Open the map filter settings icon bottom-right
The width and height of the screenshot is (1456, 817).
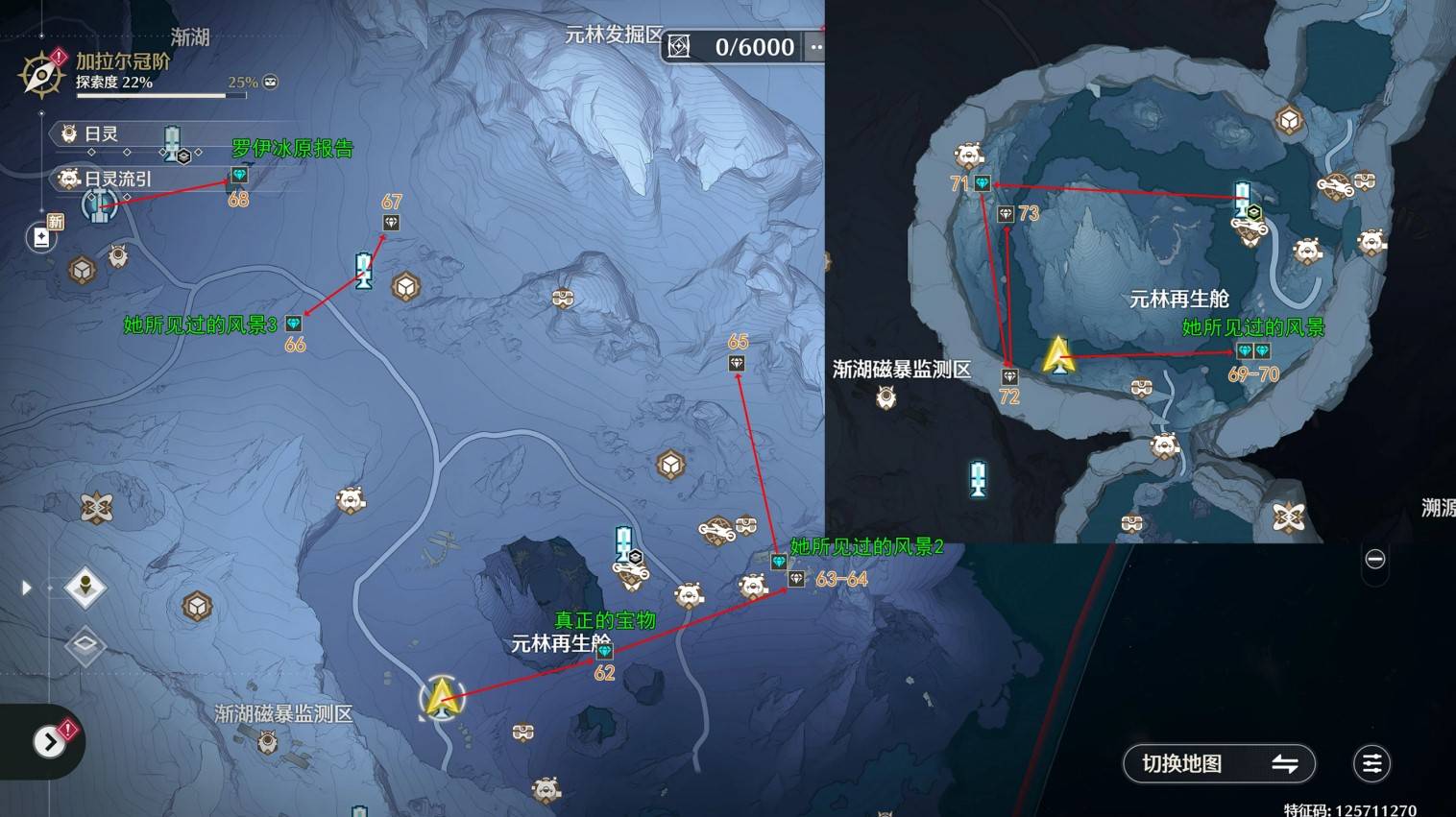pyautogui.click(x=1371, y=764)
